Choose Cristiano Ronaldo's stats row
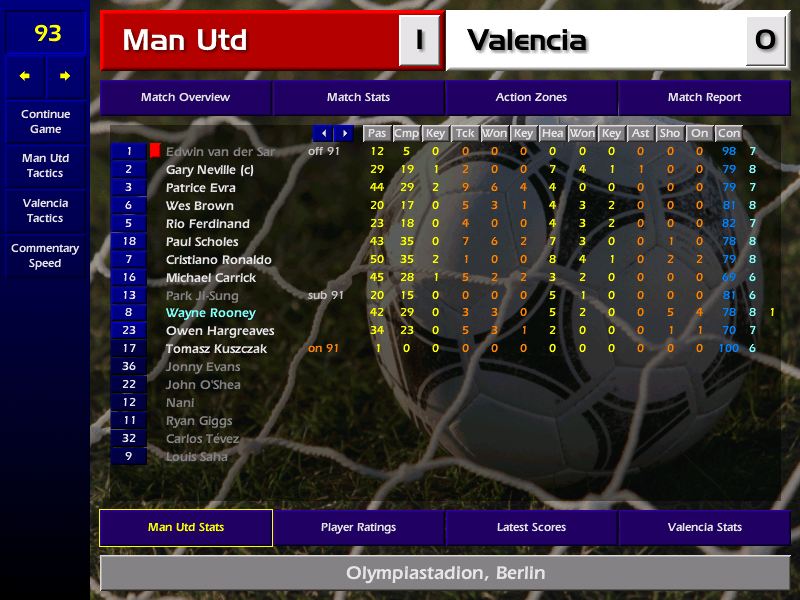 point(218,260)
